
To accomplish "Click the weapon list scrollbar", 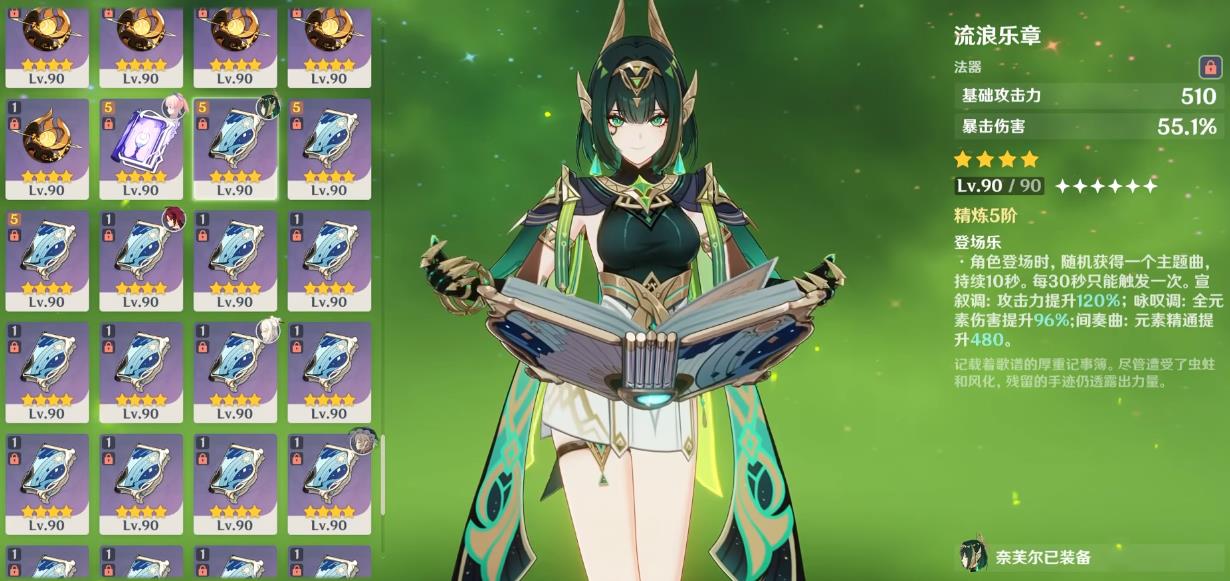I will 383,492.
